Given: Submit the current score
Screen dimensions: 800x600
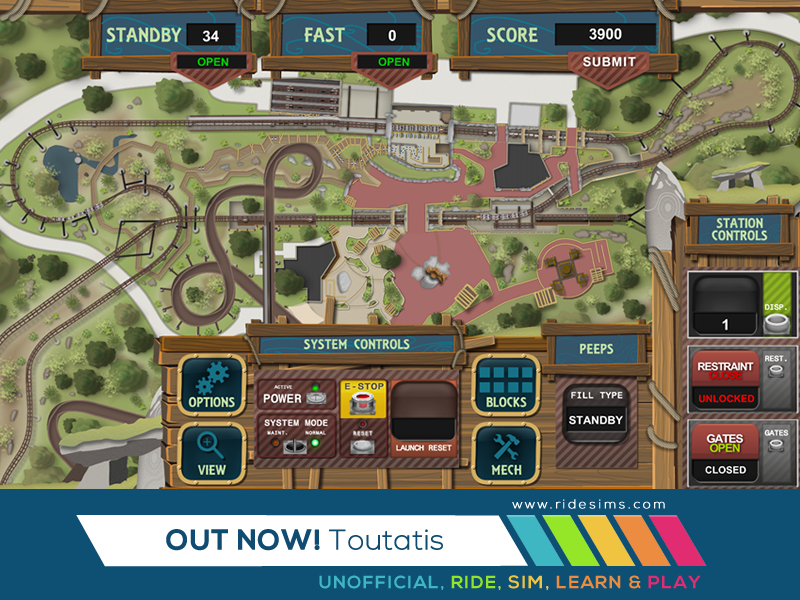Looking at the screenshot, I should [x=609, y=62].
